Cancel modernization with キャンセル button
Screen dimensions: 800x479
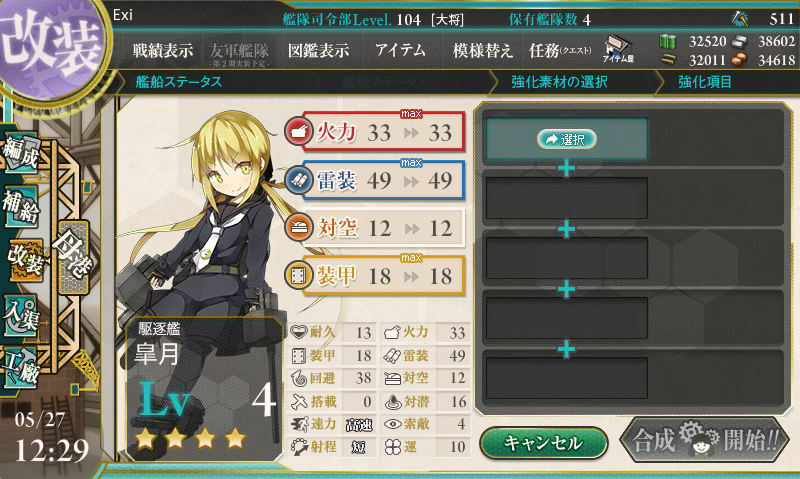[x=543, y=442]
